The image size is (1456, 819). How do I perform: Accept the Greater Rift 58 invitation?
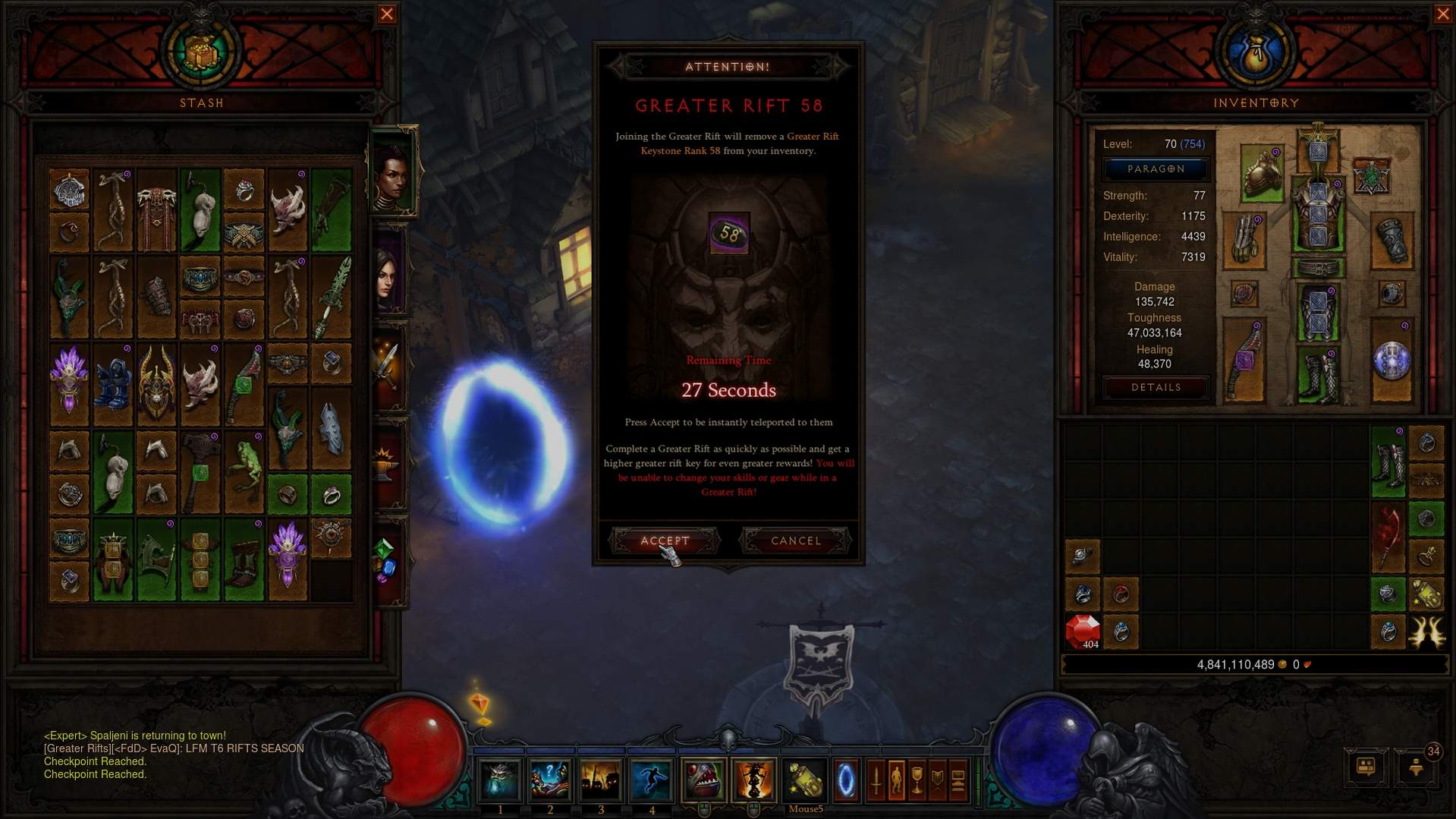click(x=665, y=540)
